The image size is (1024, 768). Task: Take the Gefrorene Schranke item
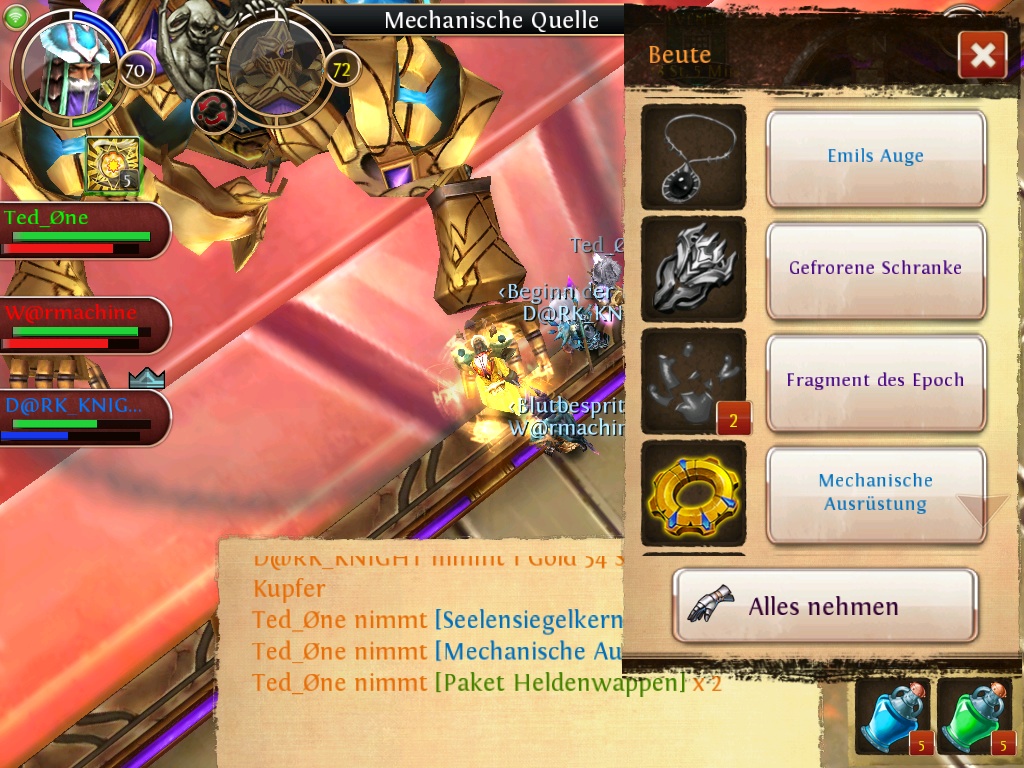click(875, 269)
